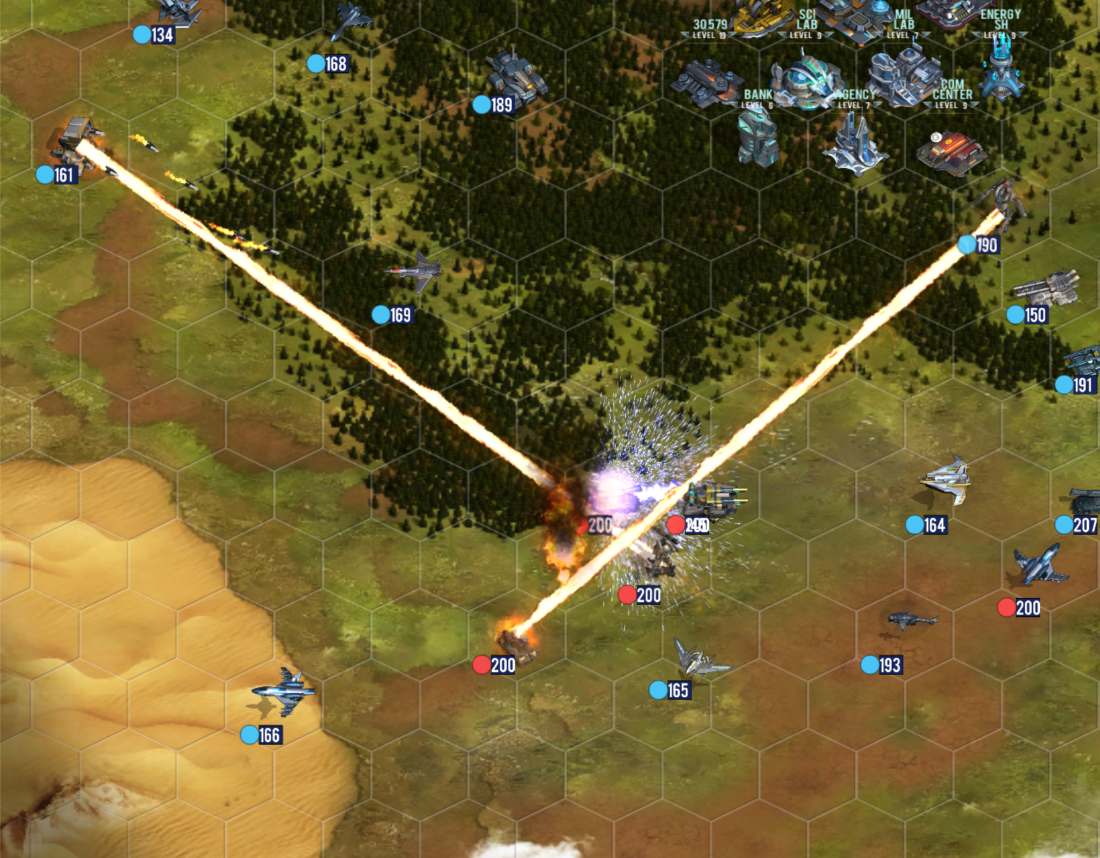
Task: Choose the unit marked 191
Action: (1083, 360)
